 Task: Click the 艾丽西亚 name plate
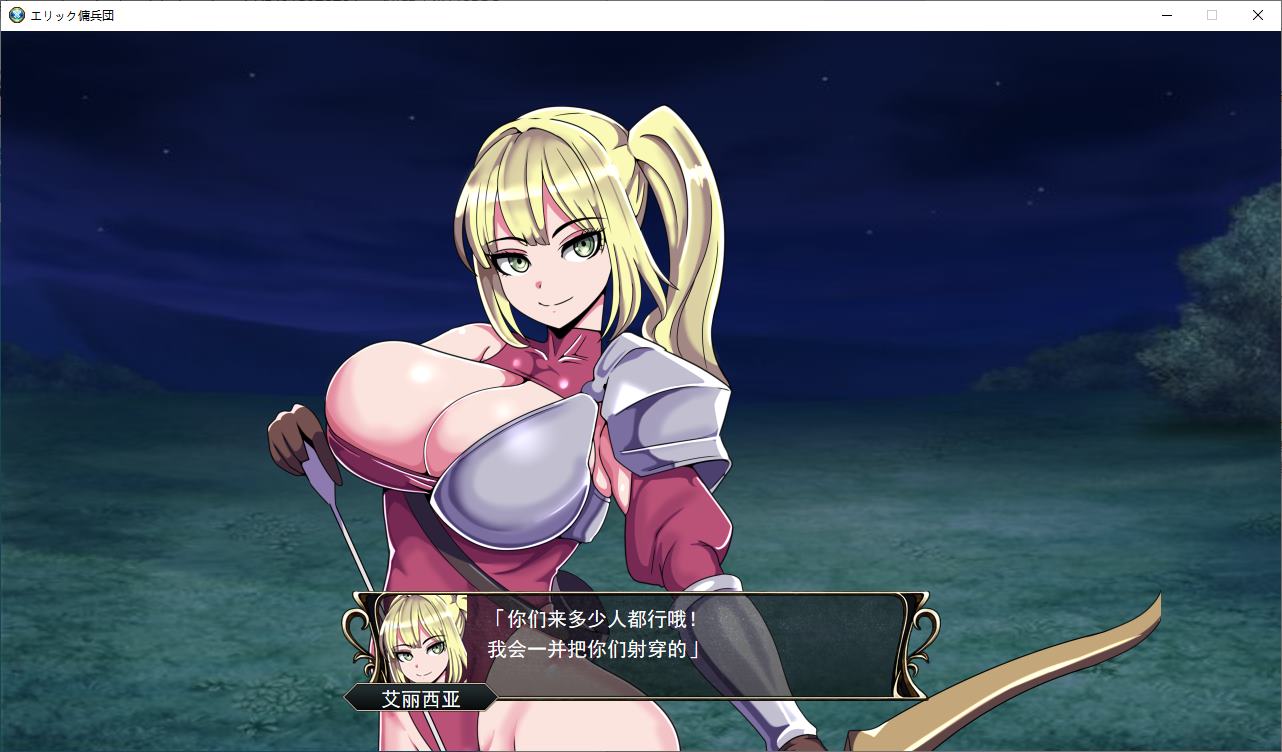(423, 699)
